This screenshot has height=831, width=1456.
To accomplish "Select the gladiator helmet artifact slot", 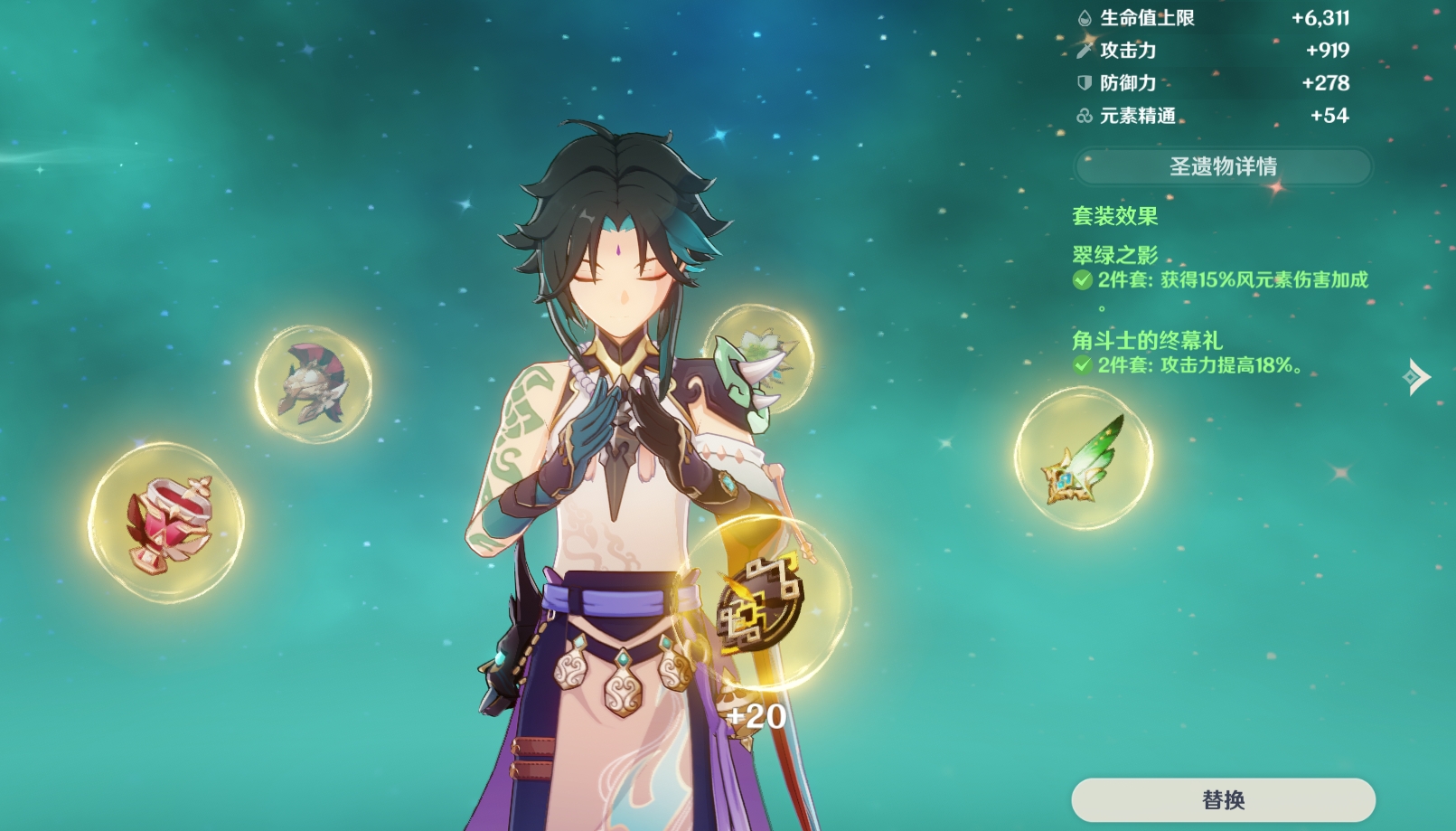I will tap(313, 384).
